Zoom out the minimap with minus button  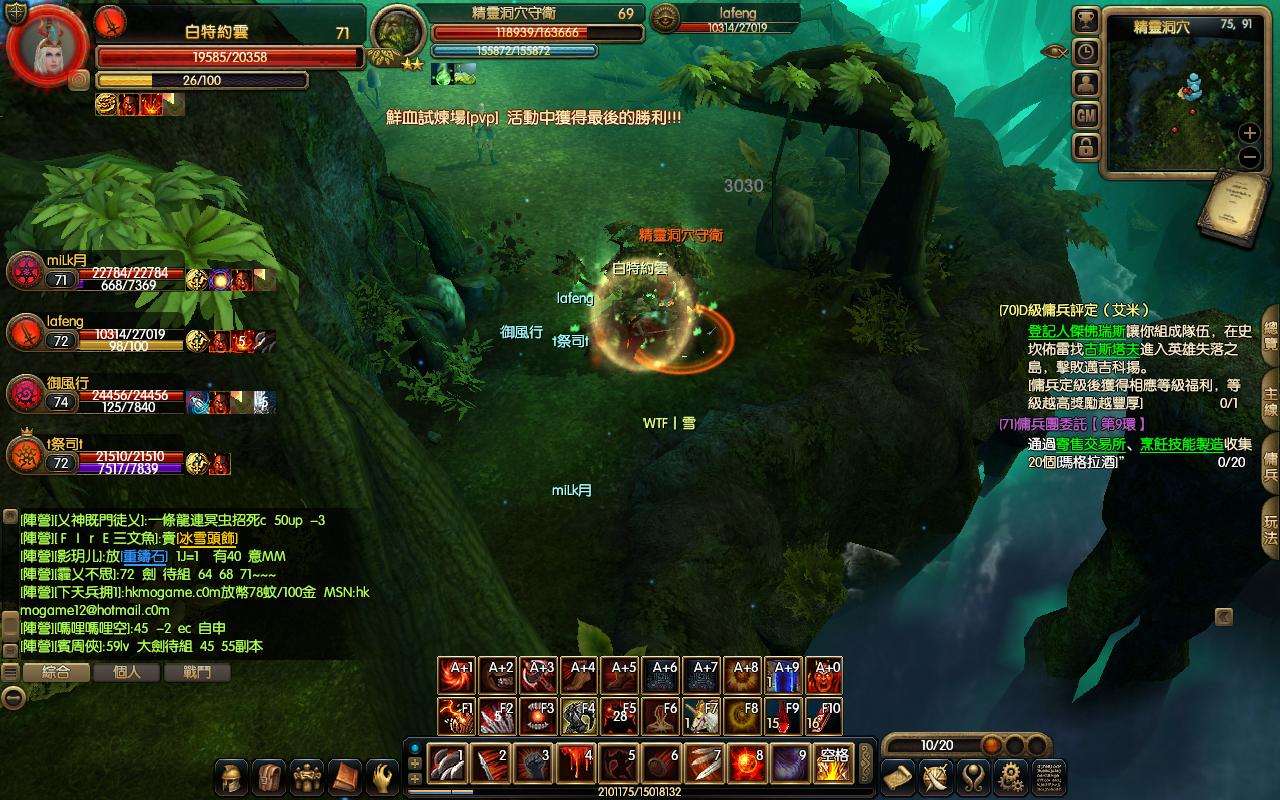tap(1249, 157)
